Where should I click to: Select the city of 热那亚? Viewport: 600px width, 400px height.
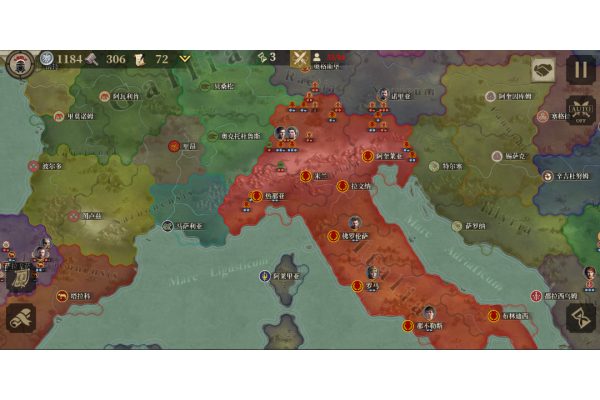[257, 196]
